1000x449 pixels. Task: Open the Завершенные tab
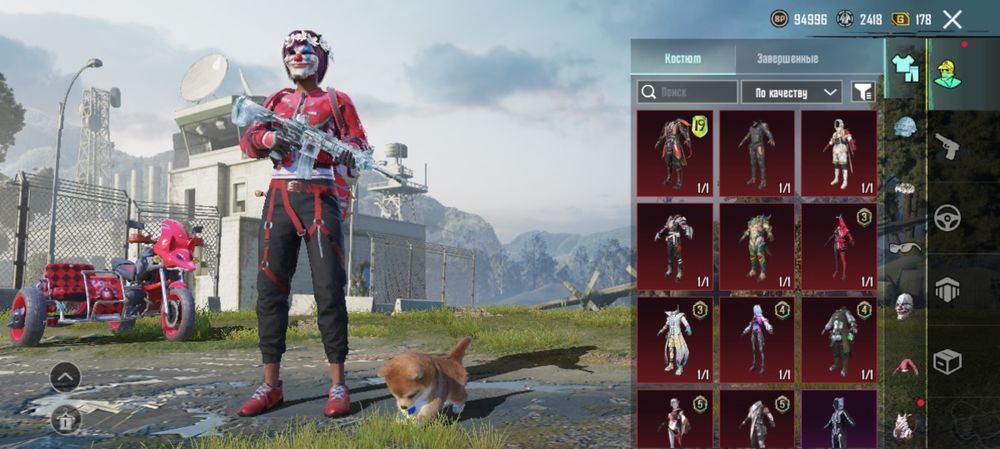pyautogui.click(x=786, y=58)
